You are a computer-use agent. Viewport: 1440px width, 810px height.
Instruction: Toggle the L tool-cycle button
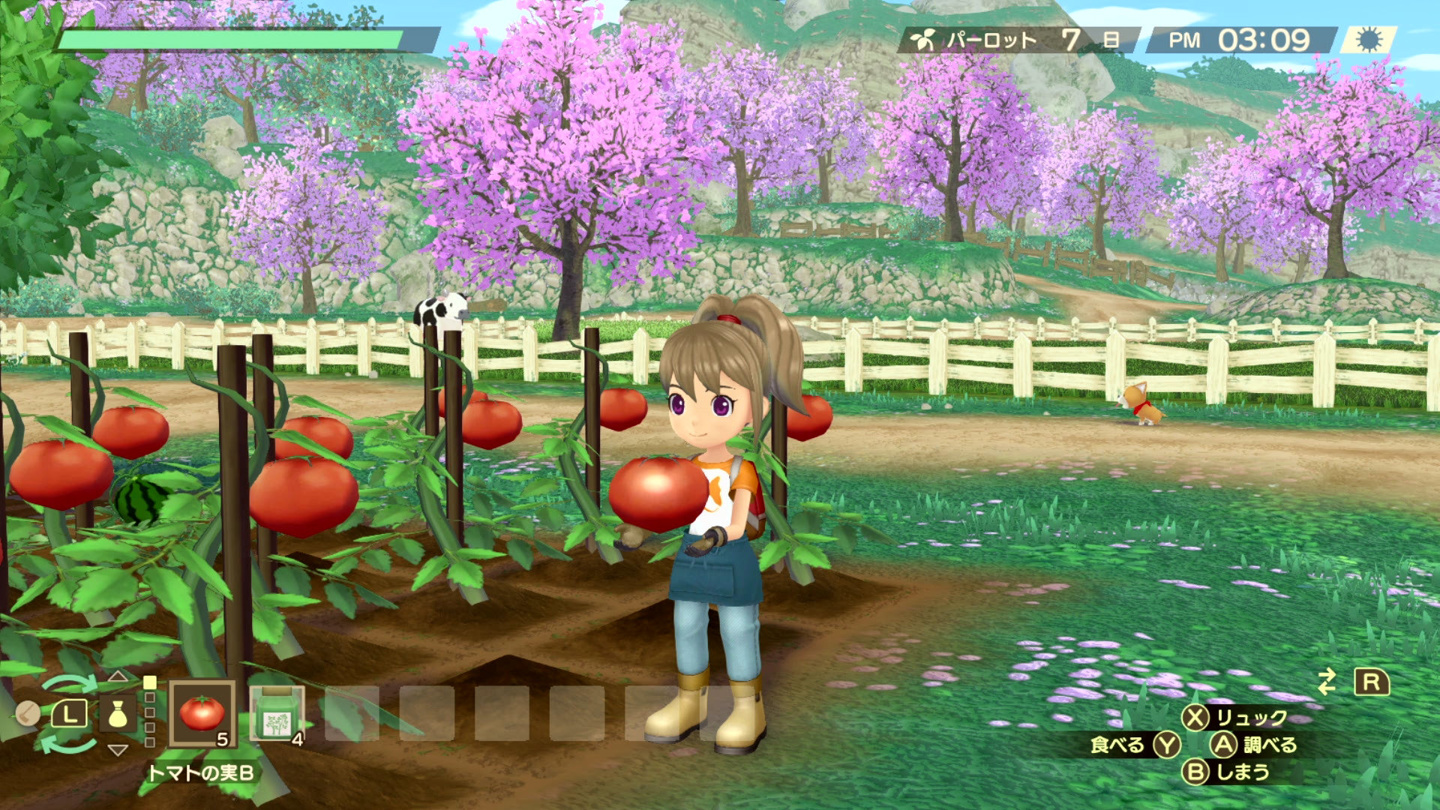coord(70,713)
